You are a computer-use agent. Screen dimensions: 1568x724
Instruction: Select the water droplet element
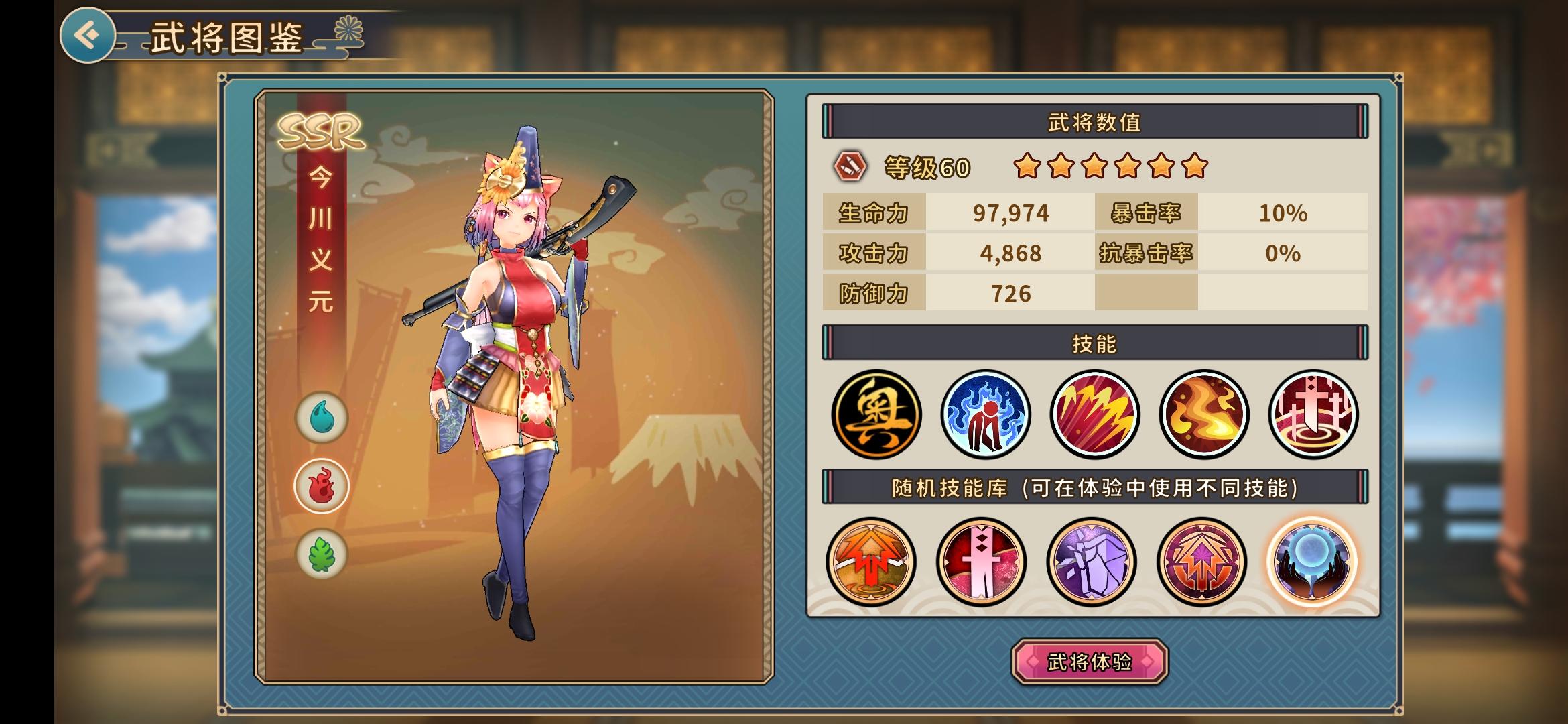322,418
